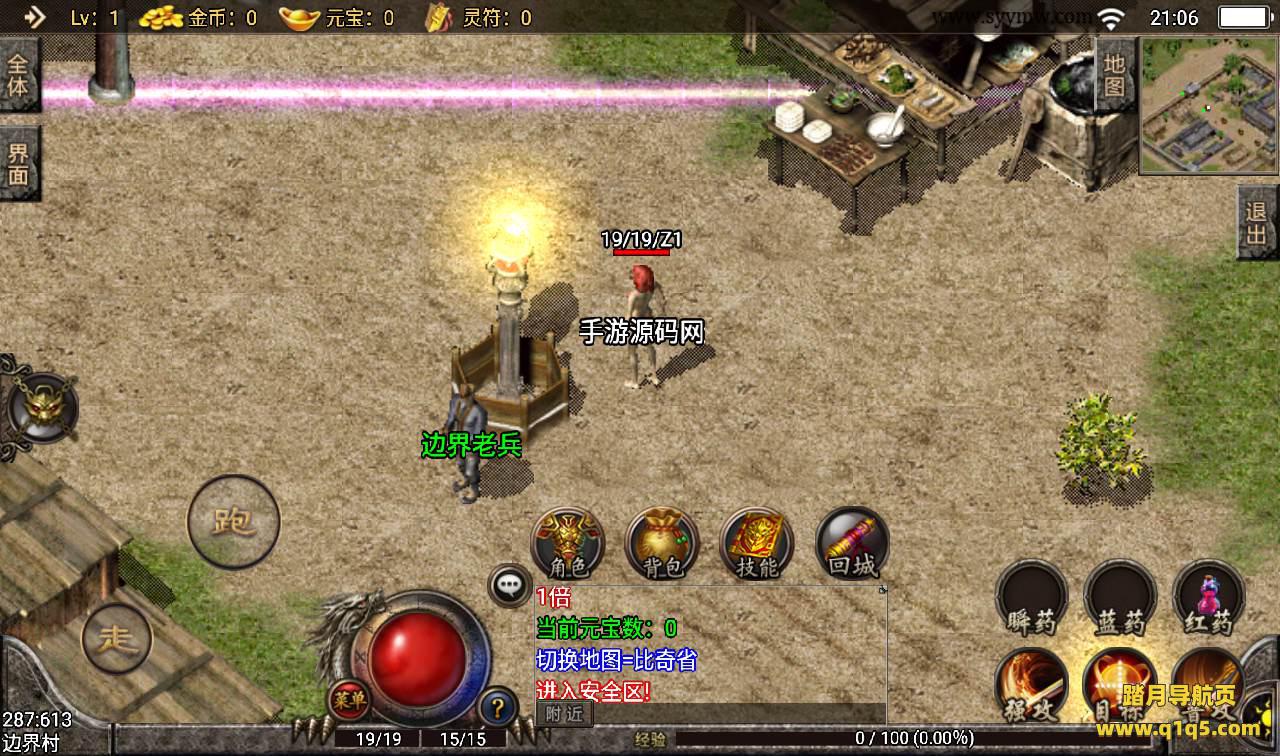Exit the game with 退出
Image resolution: width=1280 pixels, height=756 pixels.
click(1257, 223)
